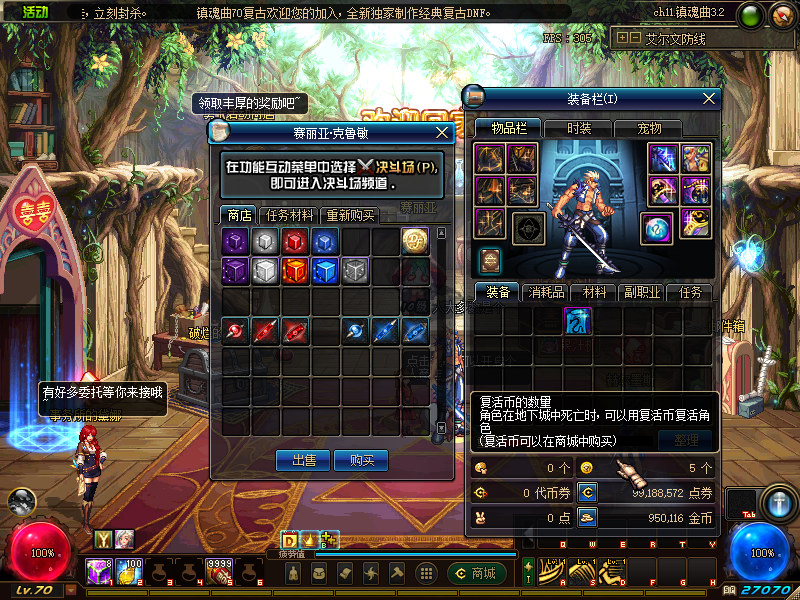Switch to the 宠物 pet tab
Image resolution: width=800 pixels, height=600 pixels.
click(650, 128)
